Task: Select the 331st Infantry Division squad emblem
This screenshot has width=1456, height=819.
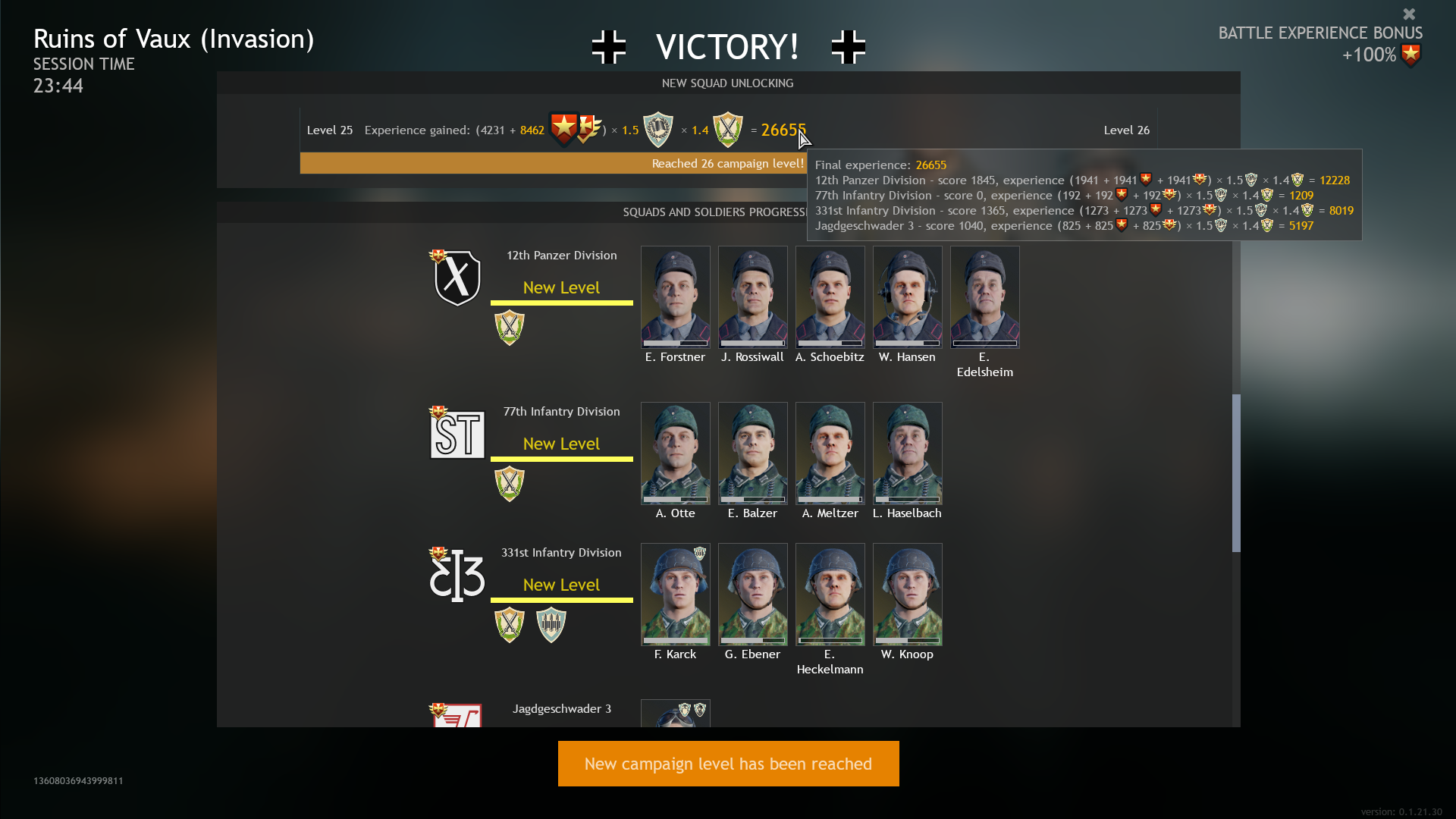Action: pyautogui.click(x=457, y=575)
